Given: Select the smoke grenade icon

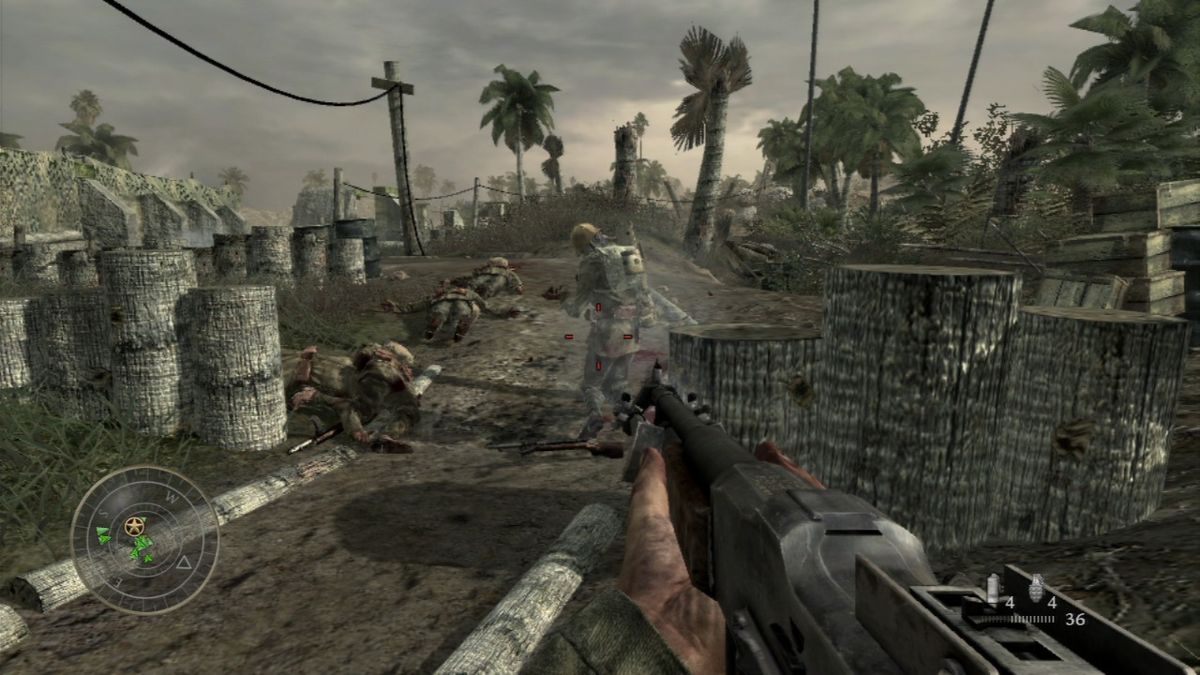Looking at the screenshot, I should click(992, 590).
